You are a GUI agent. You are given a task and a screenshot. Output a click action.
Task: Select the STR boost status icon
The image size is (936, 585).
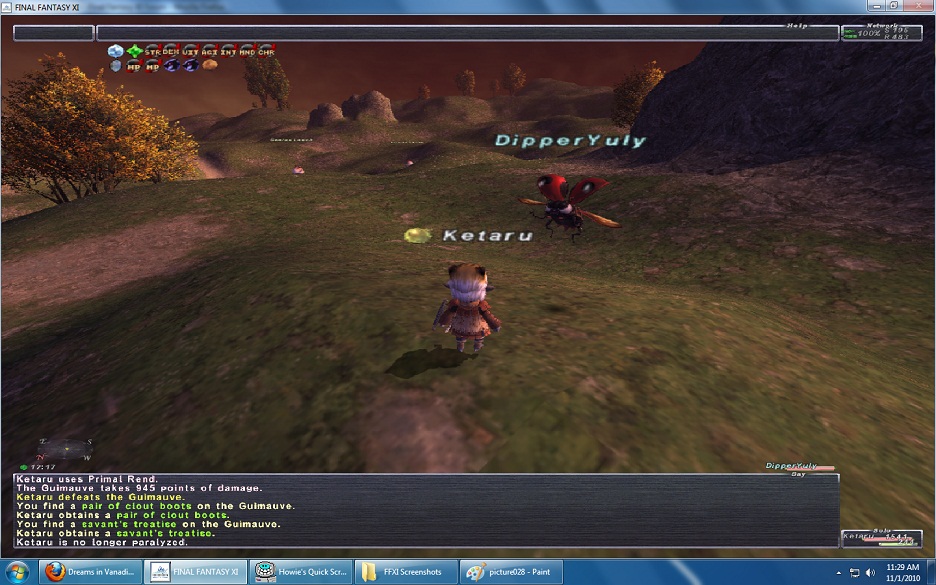point(153,50)
